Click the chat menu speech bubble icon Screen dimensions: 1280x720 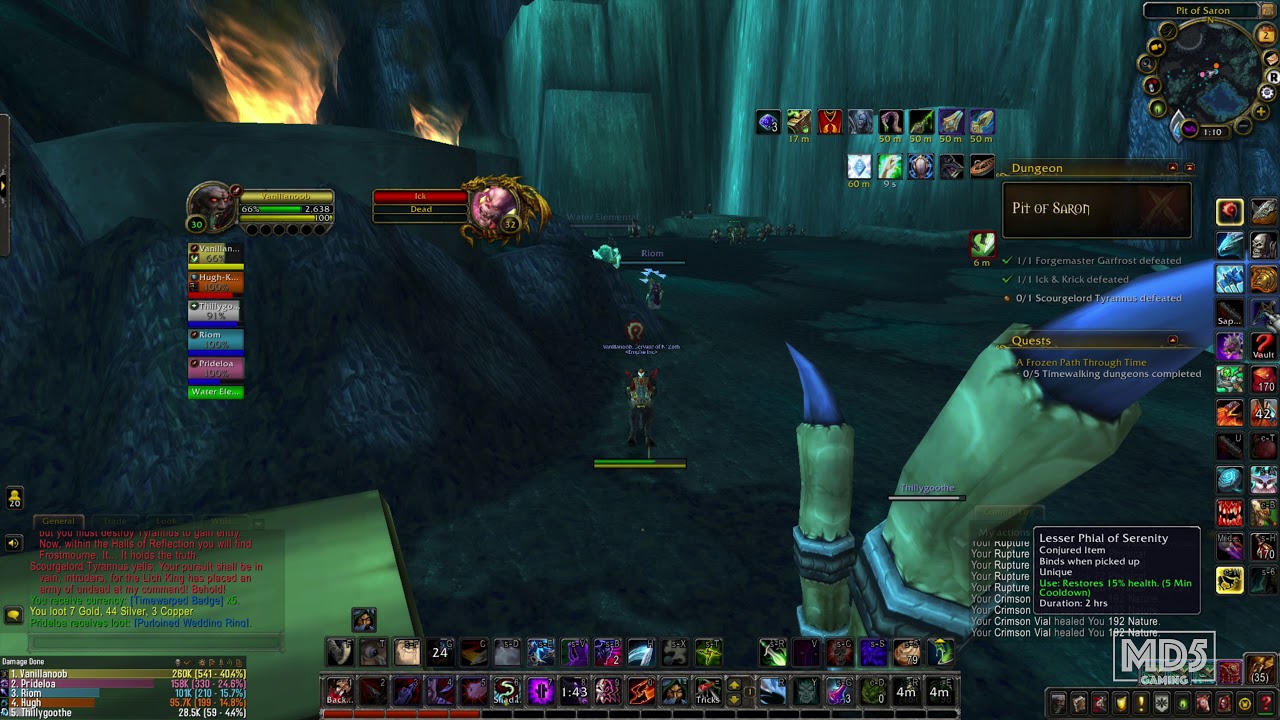point(13,613)
